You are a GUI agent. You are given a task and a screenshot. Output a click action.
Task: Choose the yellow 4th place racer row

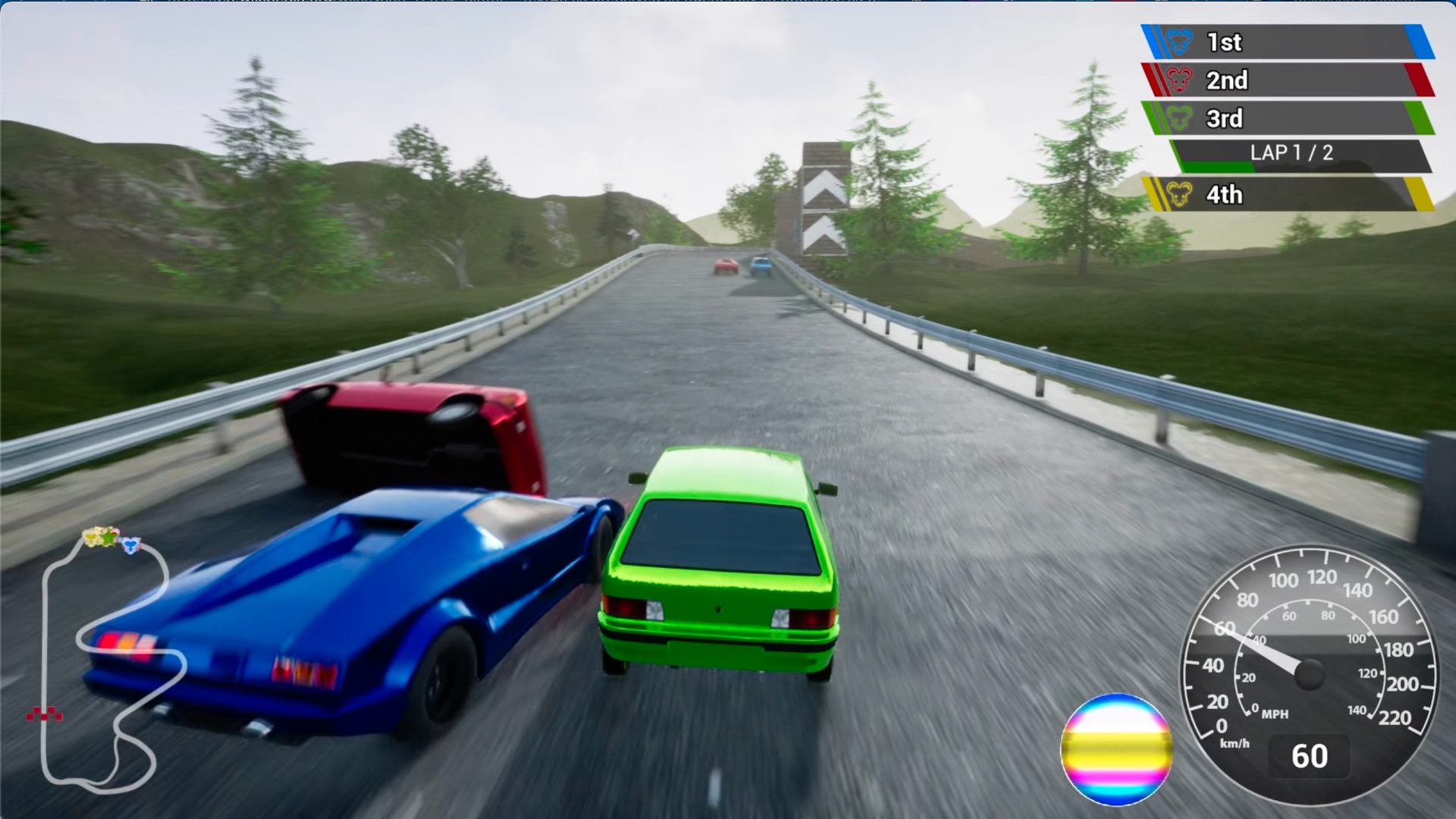[1288, 194]
